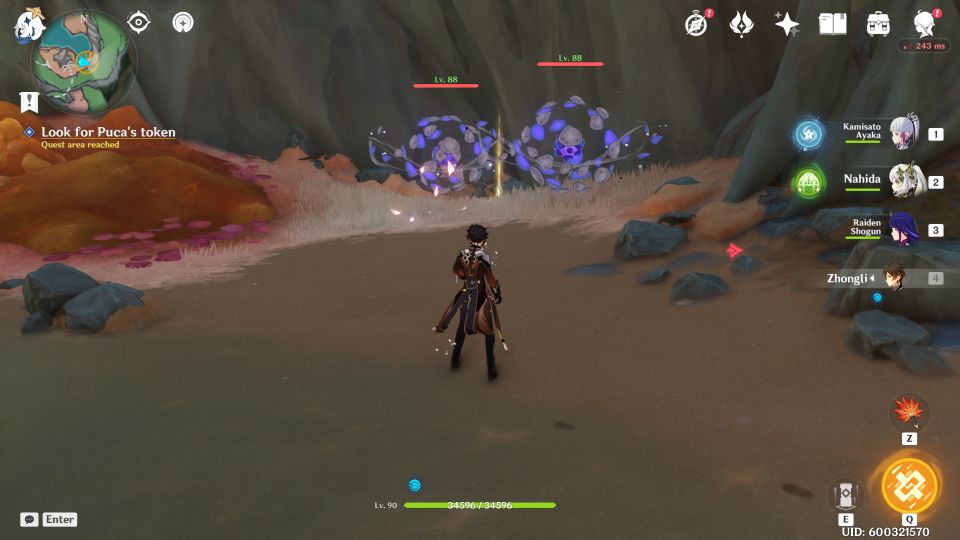Image resolution: width=960 pixels, height=540 pixels.
Task: Use the red leaf gadget
Action: pyautogui.click(x=909, y=411)
